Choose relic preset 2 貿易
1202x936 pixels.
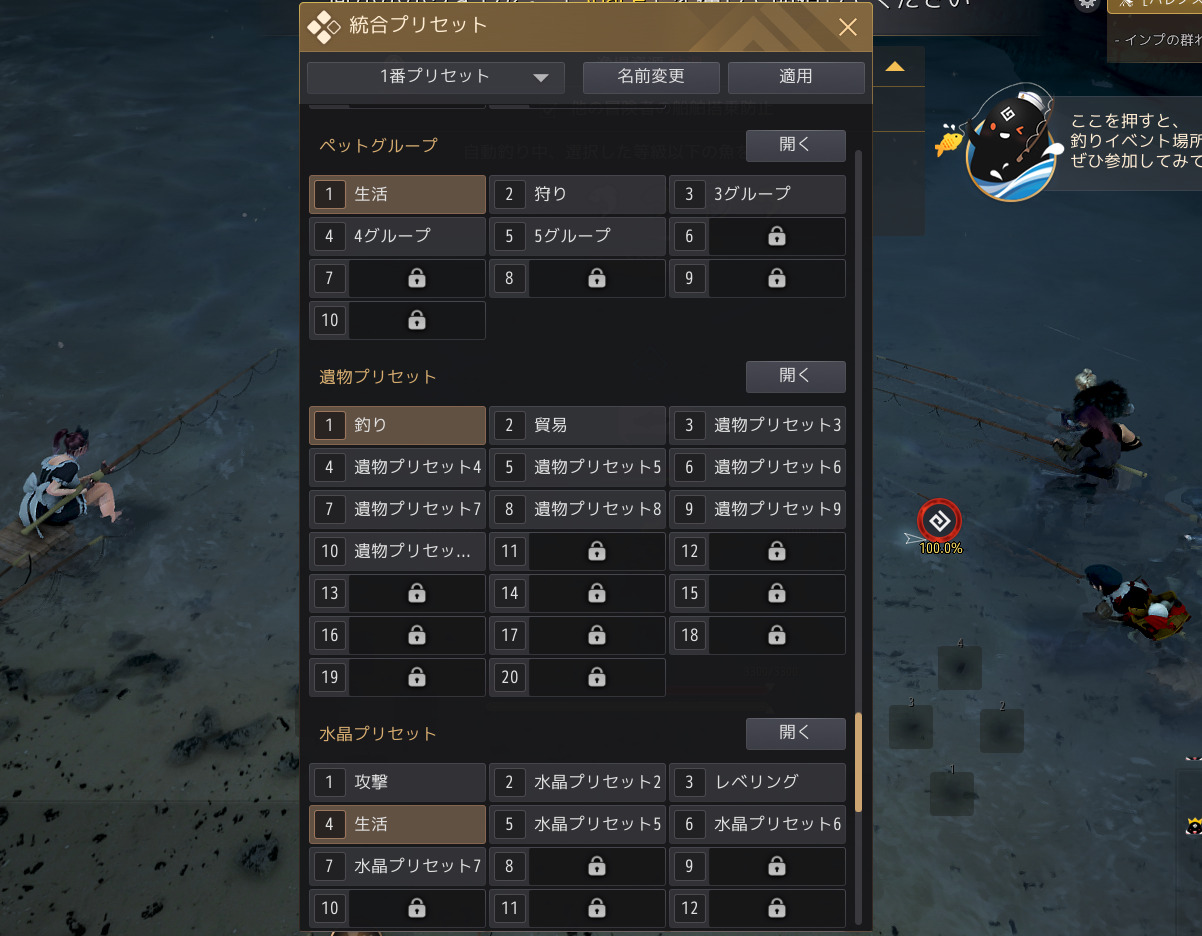pyautogui.click(x=577, y=425)
